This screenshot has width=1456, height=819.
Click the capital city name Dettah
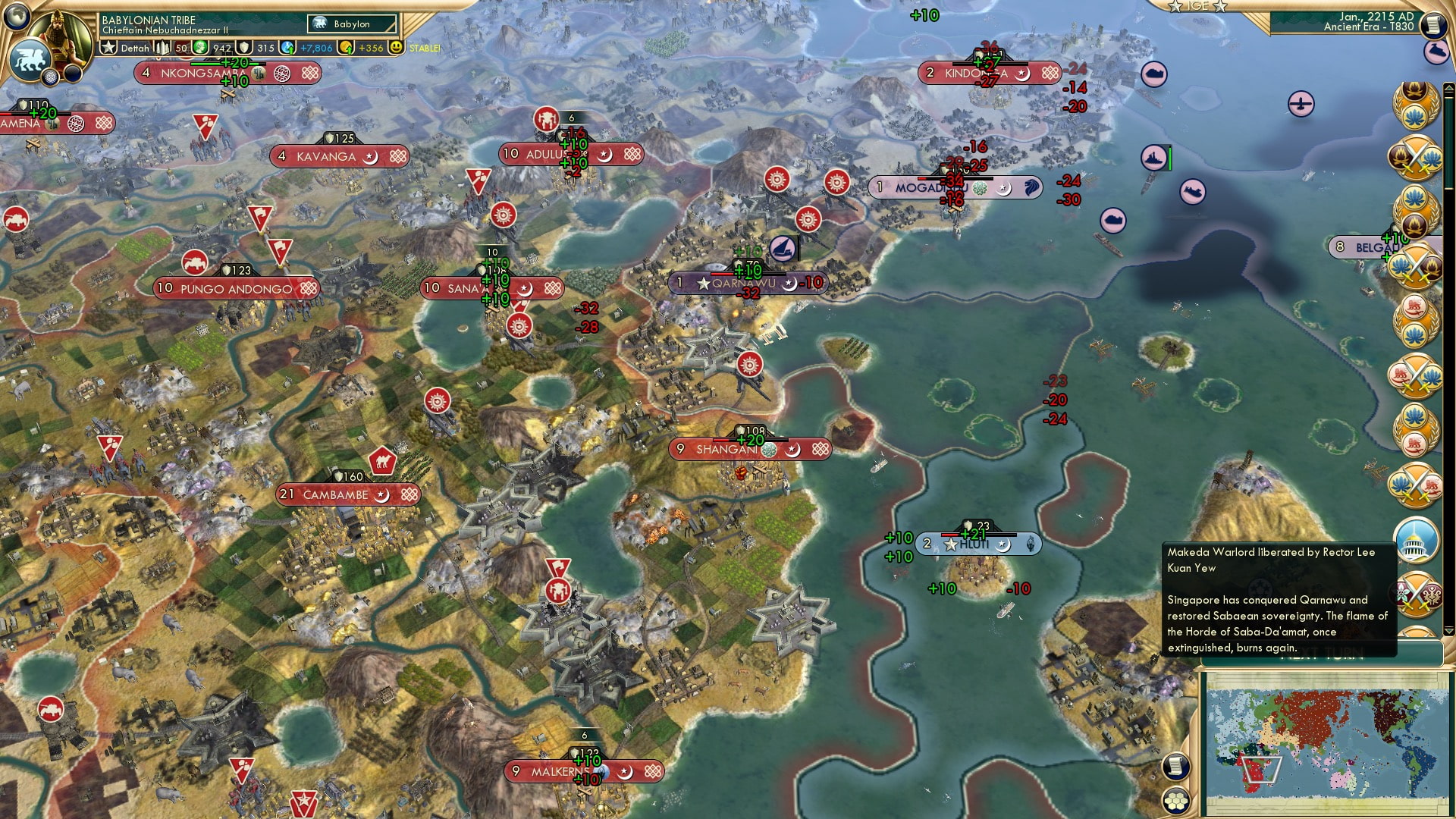pos(135,47)
